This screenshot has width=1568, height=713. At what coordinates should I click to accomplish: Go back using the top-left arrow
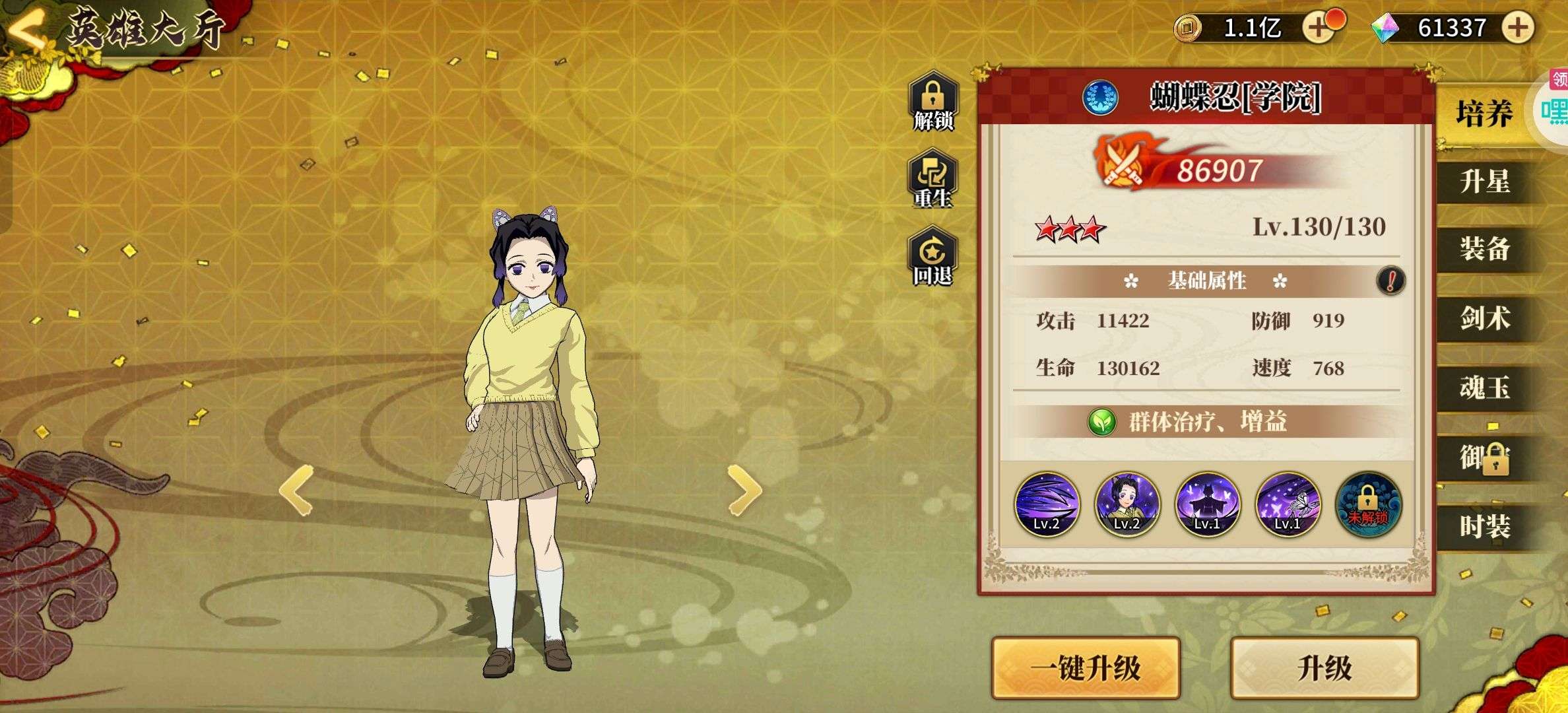pyautogui.click(x=28, y=30)
